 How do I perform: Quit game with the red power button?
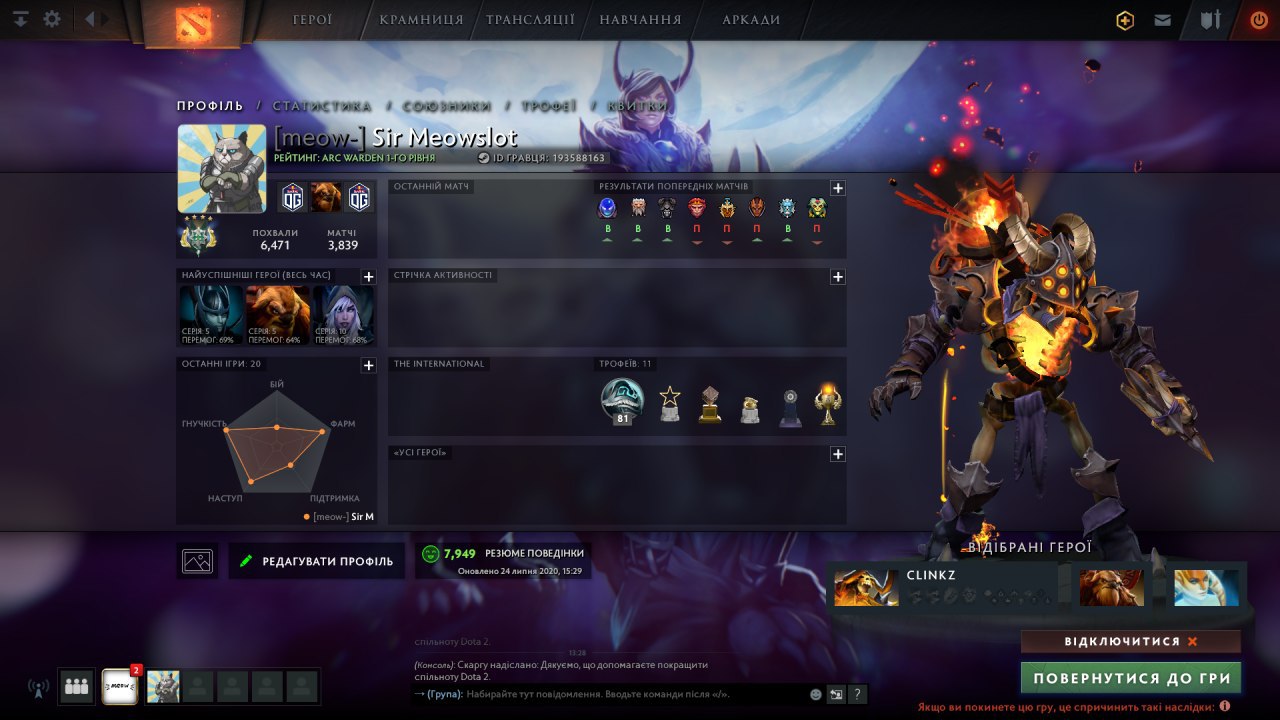1258,20
